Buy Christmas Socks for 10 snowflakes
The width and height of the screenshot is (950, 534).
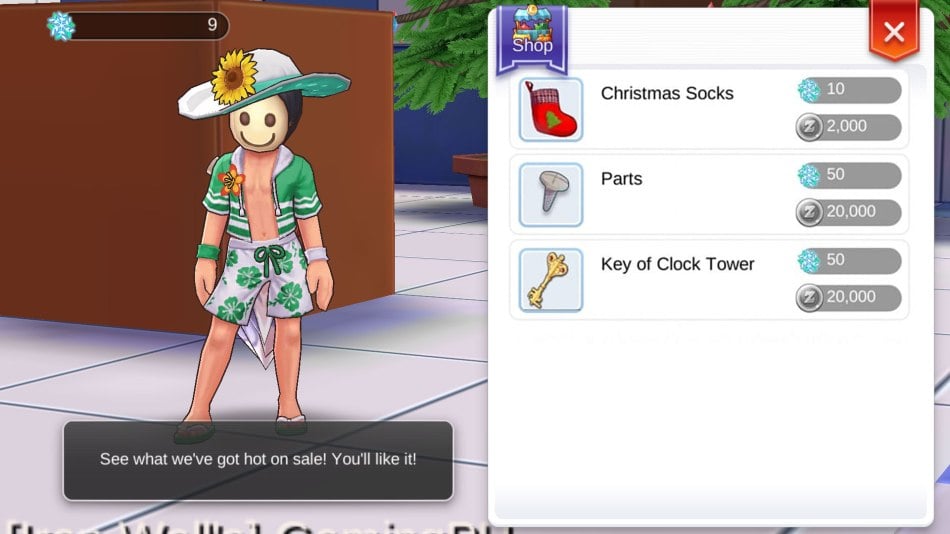[849, 91]
